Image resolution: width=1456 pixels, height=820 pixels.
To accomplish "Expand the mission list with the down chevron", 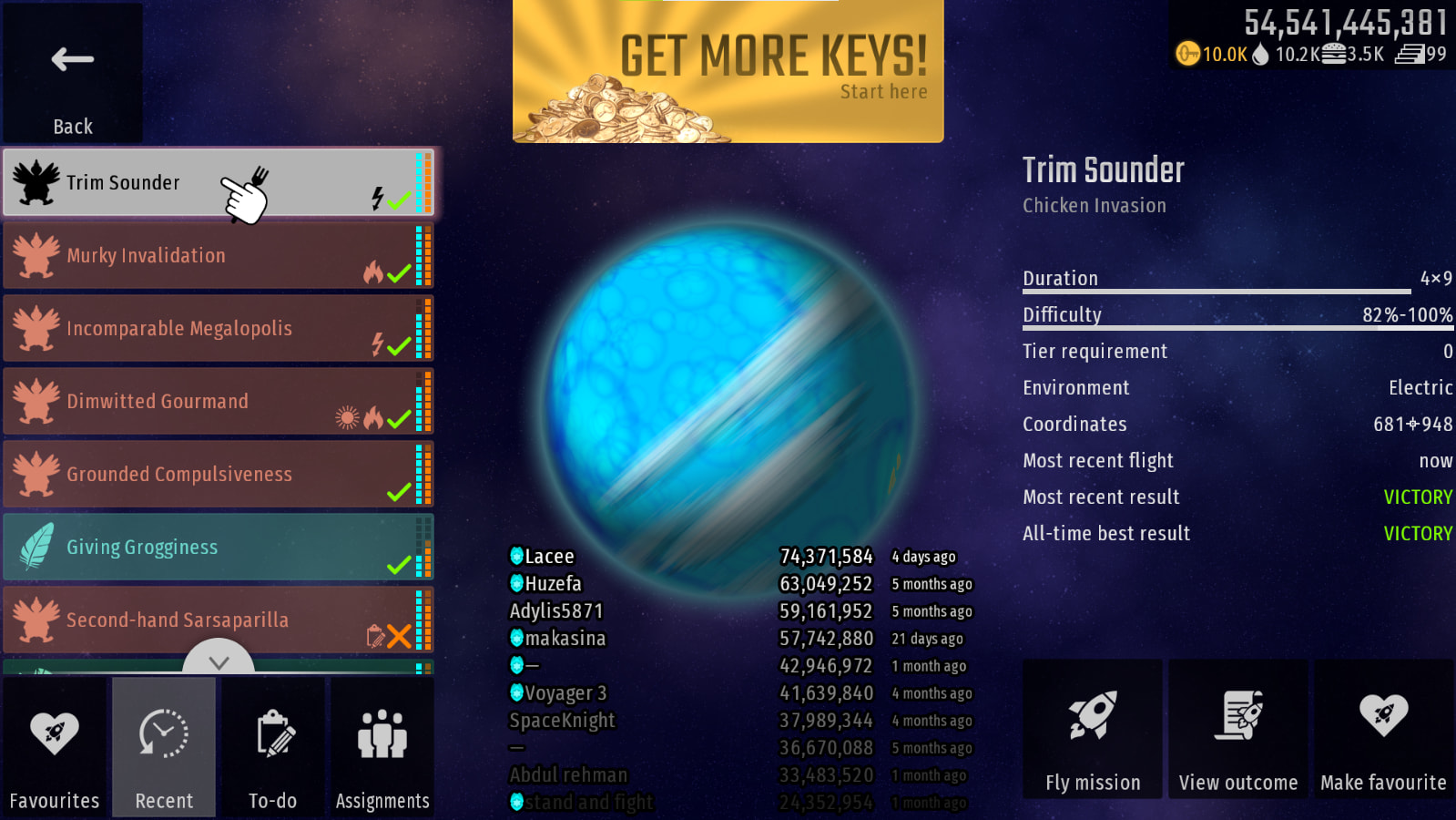I will click(x=219, y=660).
